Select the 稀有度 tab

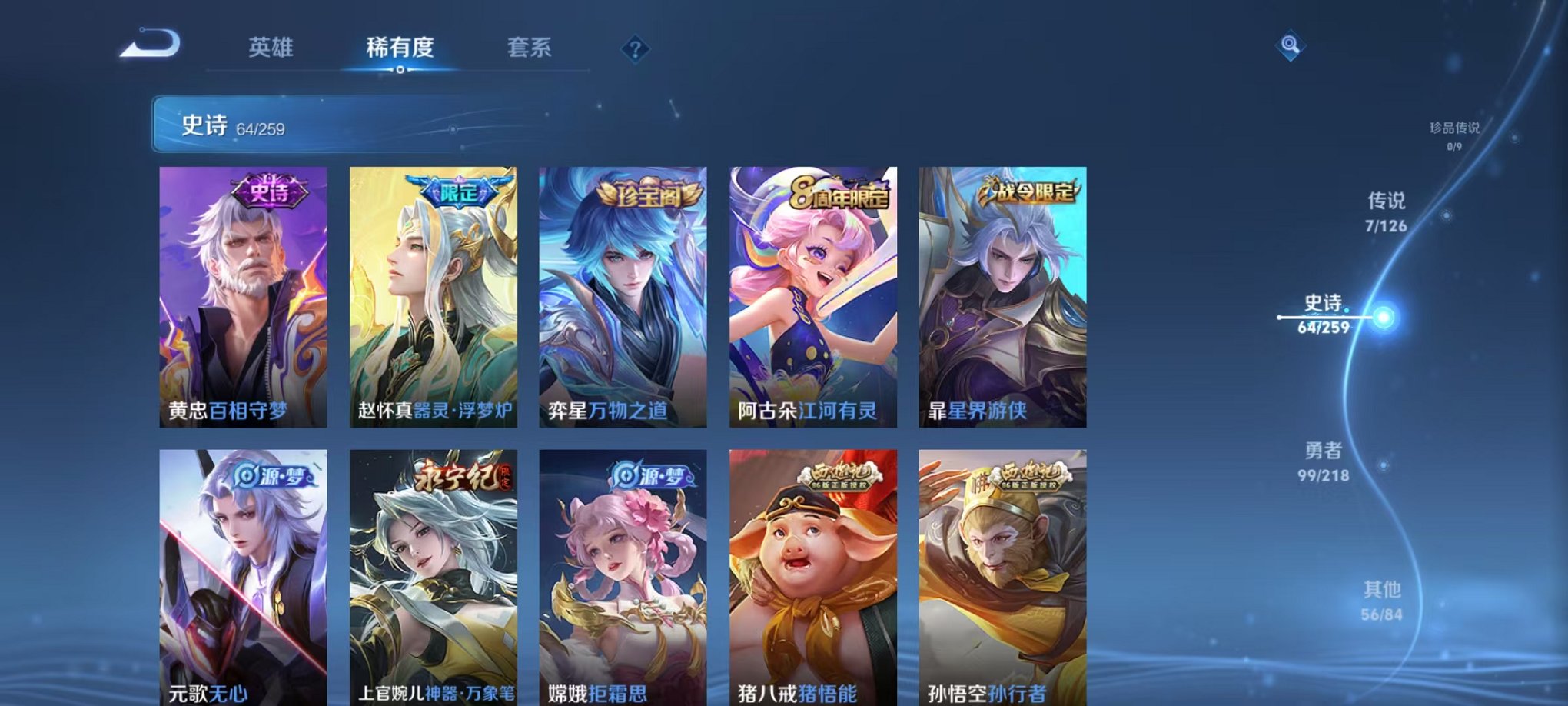[x=399, y=47]
